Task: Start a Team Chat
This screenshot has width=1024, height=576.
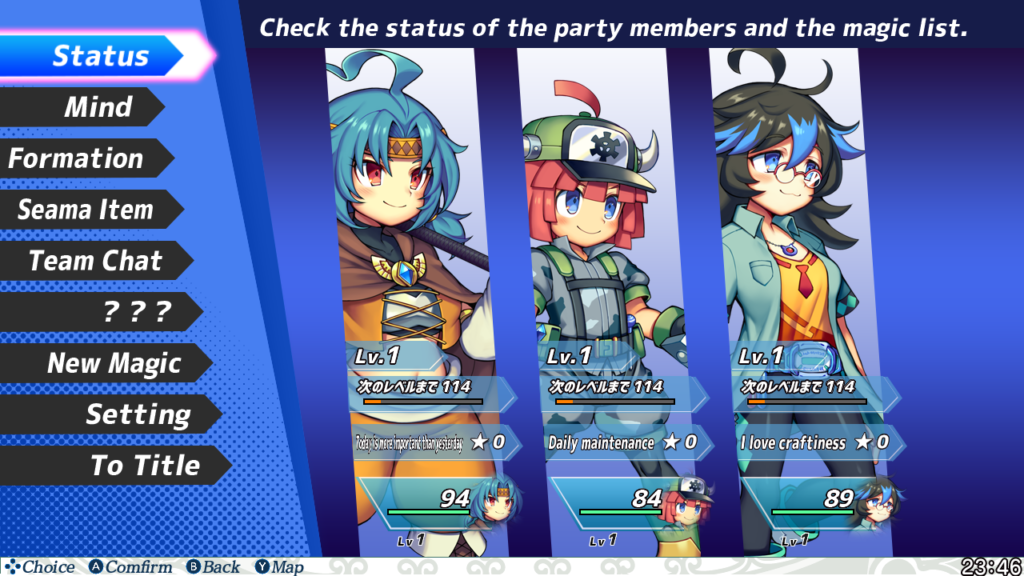Action: (x=95, y=261)
